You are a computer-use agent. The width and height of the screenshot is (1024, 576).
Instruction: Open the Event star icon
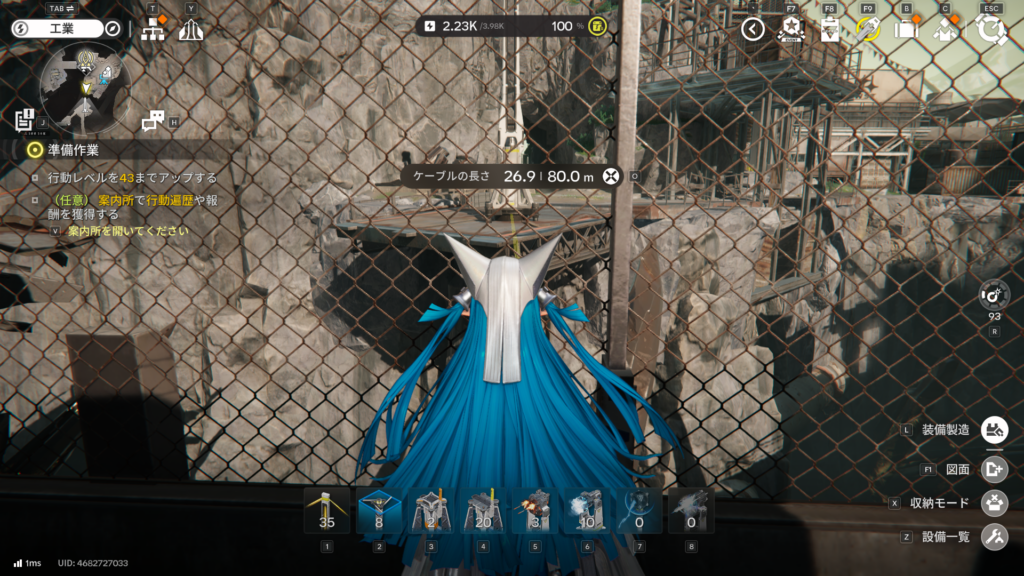click(x=790, y=29)
